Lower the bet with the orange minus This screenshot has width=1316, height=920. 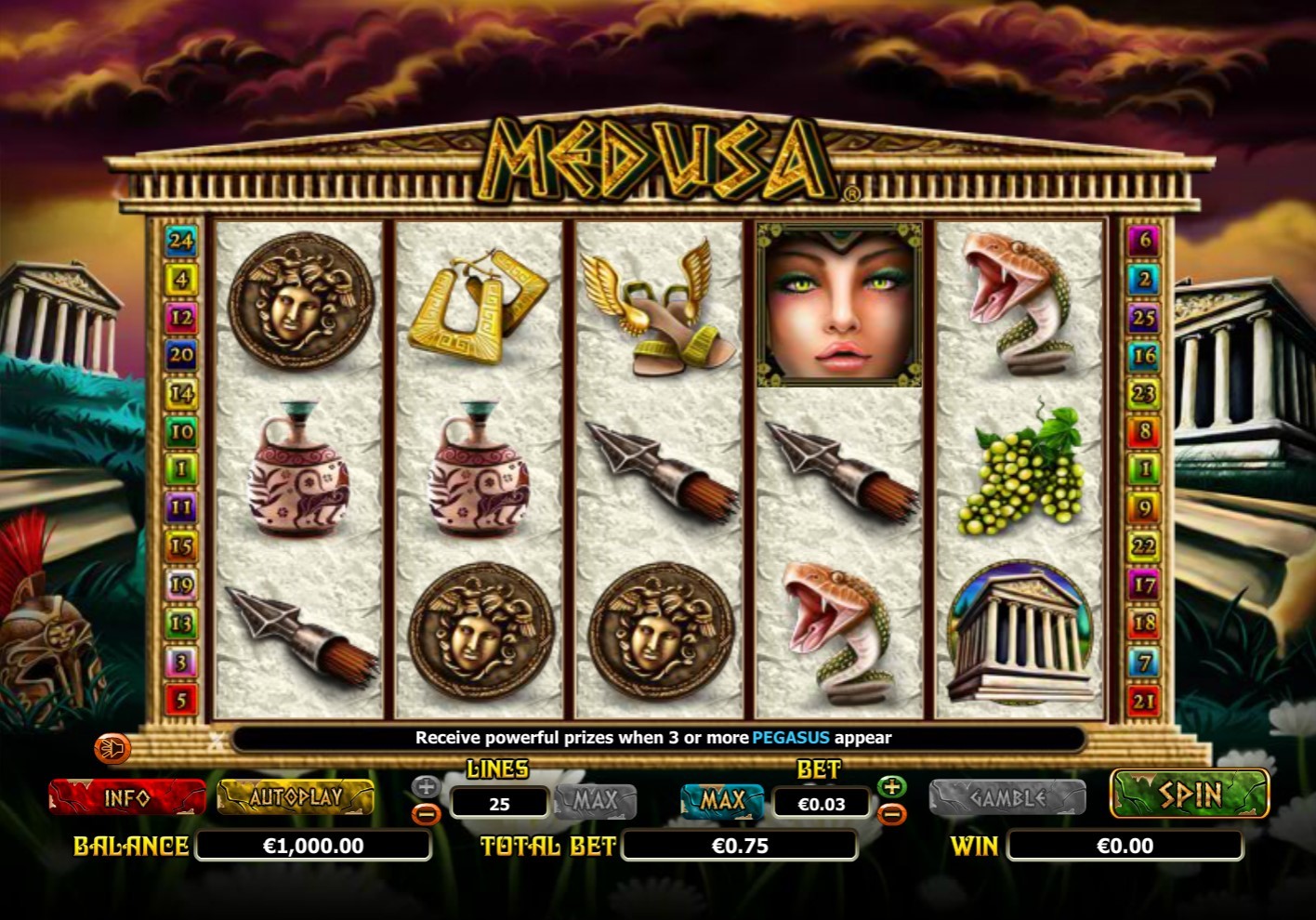coord(891,815)
